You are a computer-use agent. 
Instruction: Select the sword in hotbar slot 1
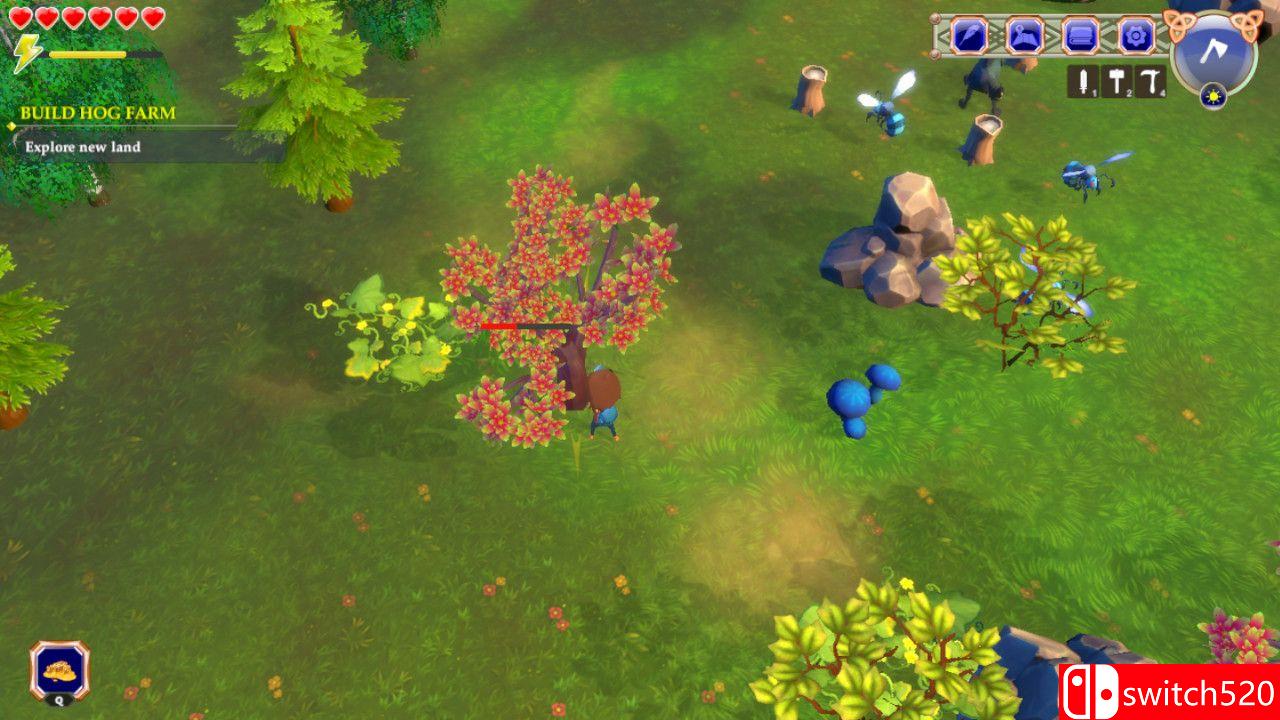coord(1083,79)
